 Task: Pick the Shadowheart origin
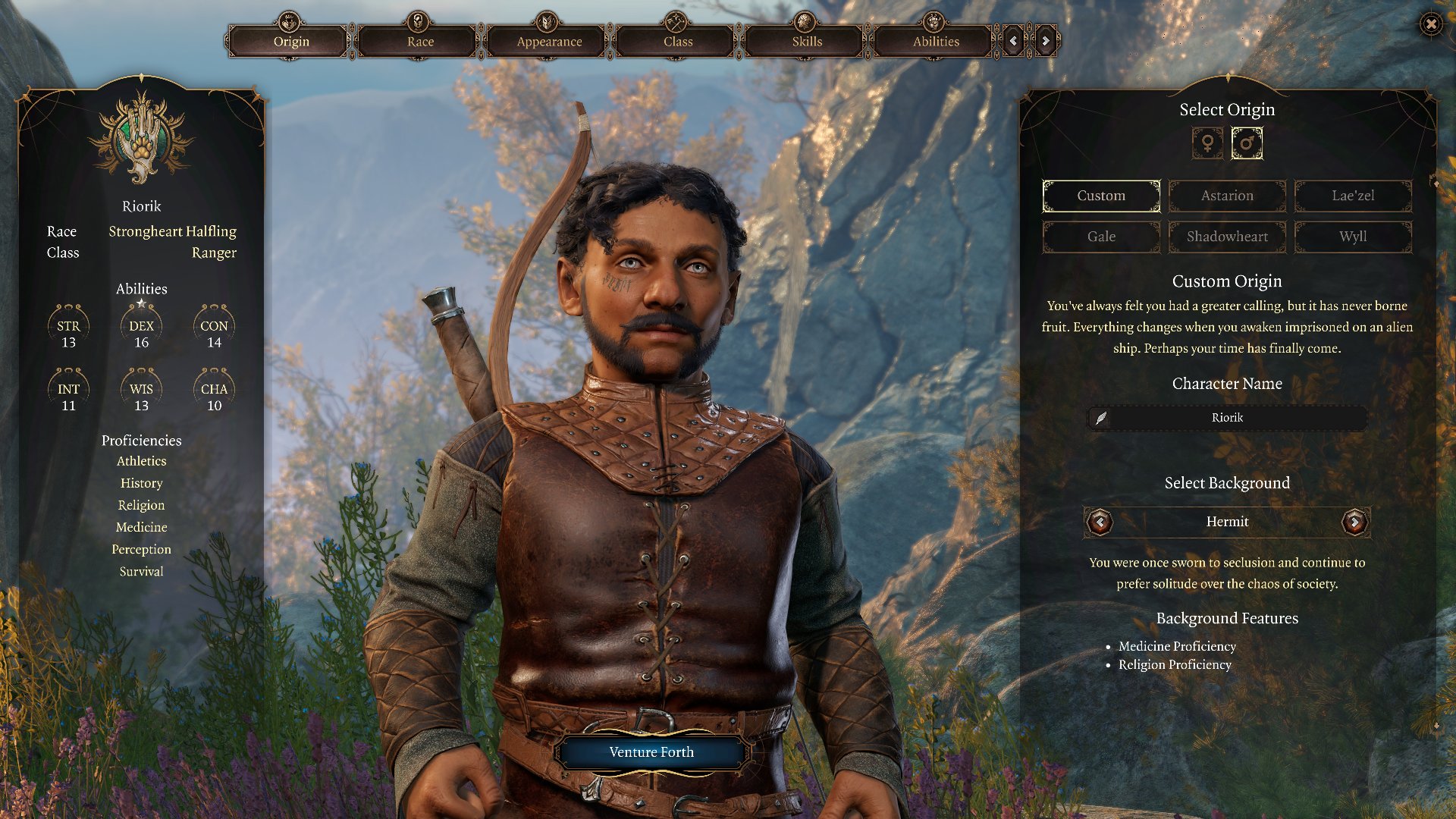1227,237
